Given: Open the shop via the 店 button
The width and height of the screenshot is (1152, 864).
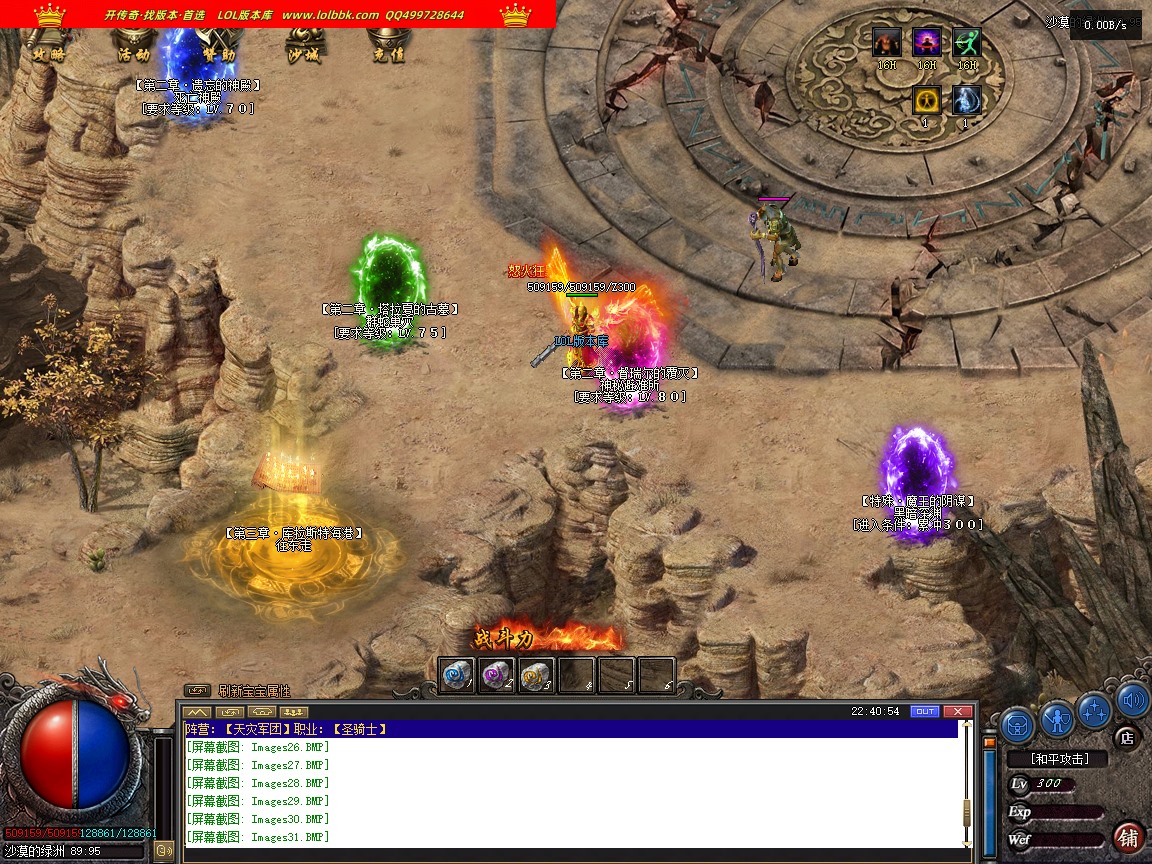Looking at the screenshot, I should (x=1127, y=738).
